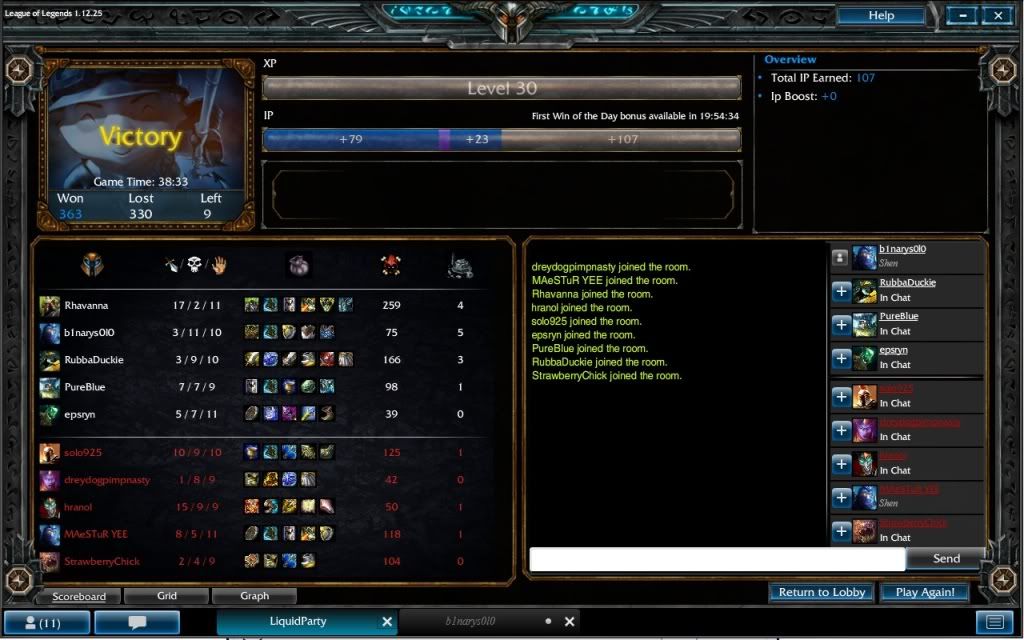Switch to the Grid tab
Image resolution: width=1024 pixels, height=640 pixels.
167,596
